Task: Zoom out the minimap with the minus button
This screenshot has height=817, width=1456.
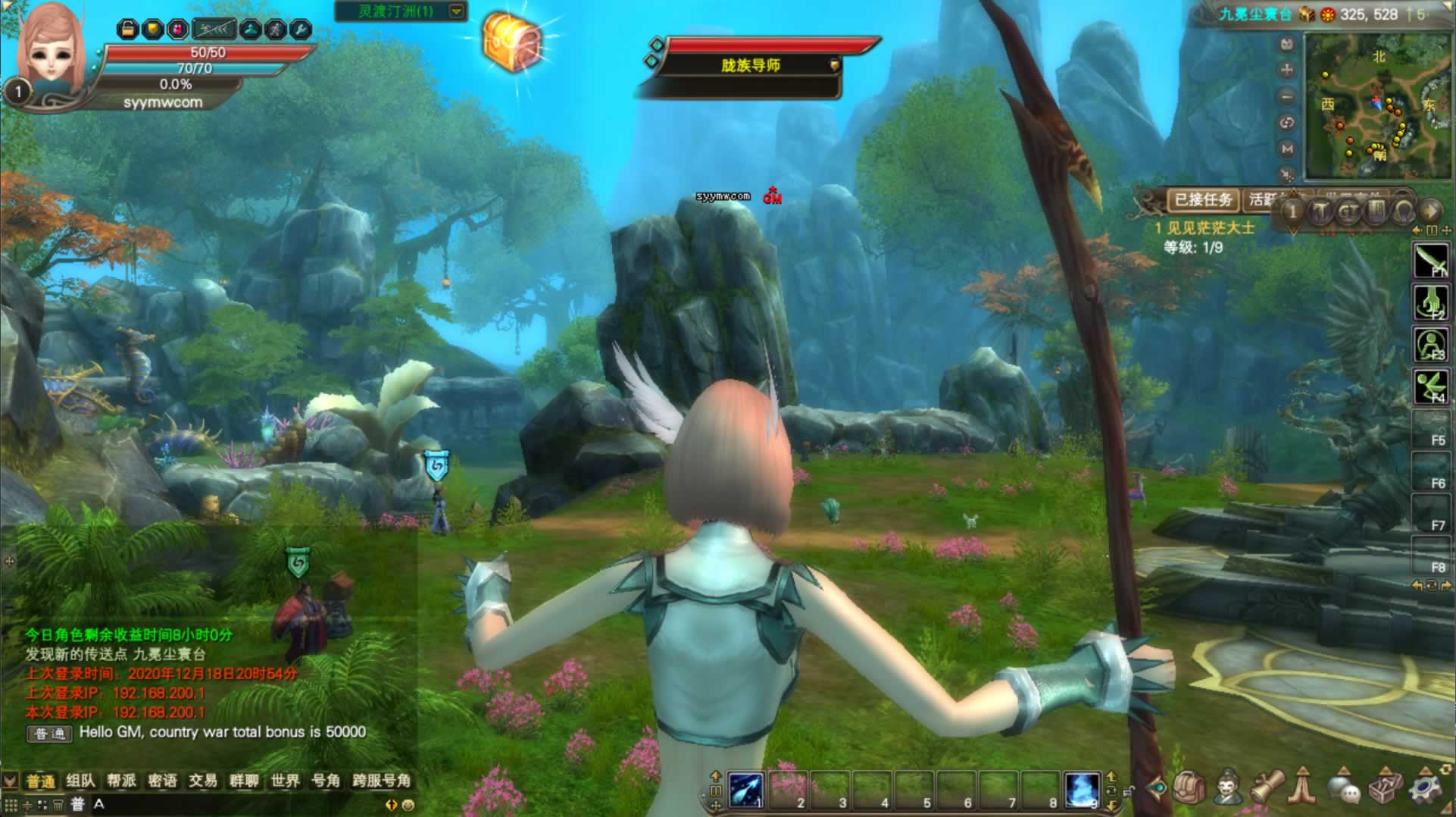Action: (1286, 97)
